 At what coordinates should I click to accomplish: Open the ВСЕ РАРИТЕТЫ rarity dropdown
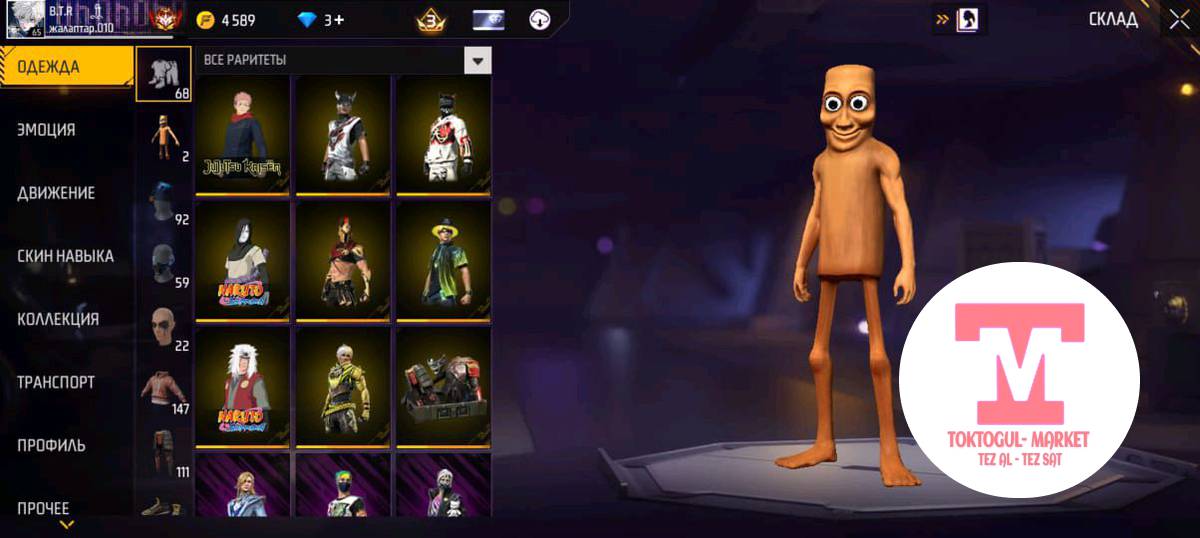coord(478,61)
